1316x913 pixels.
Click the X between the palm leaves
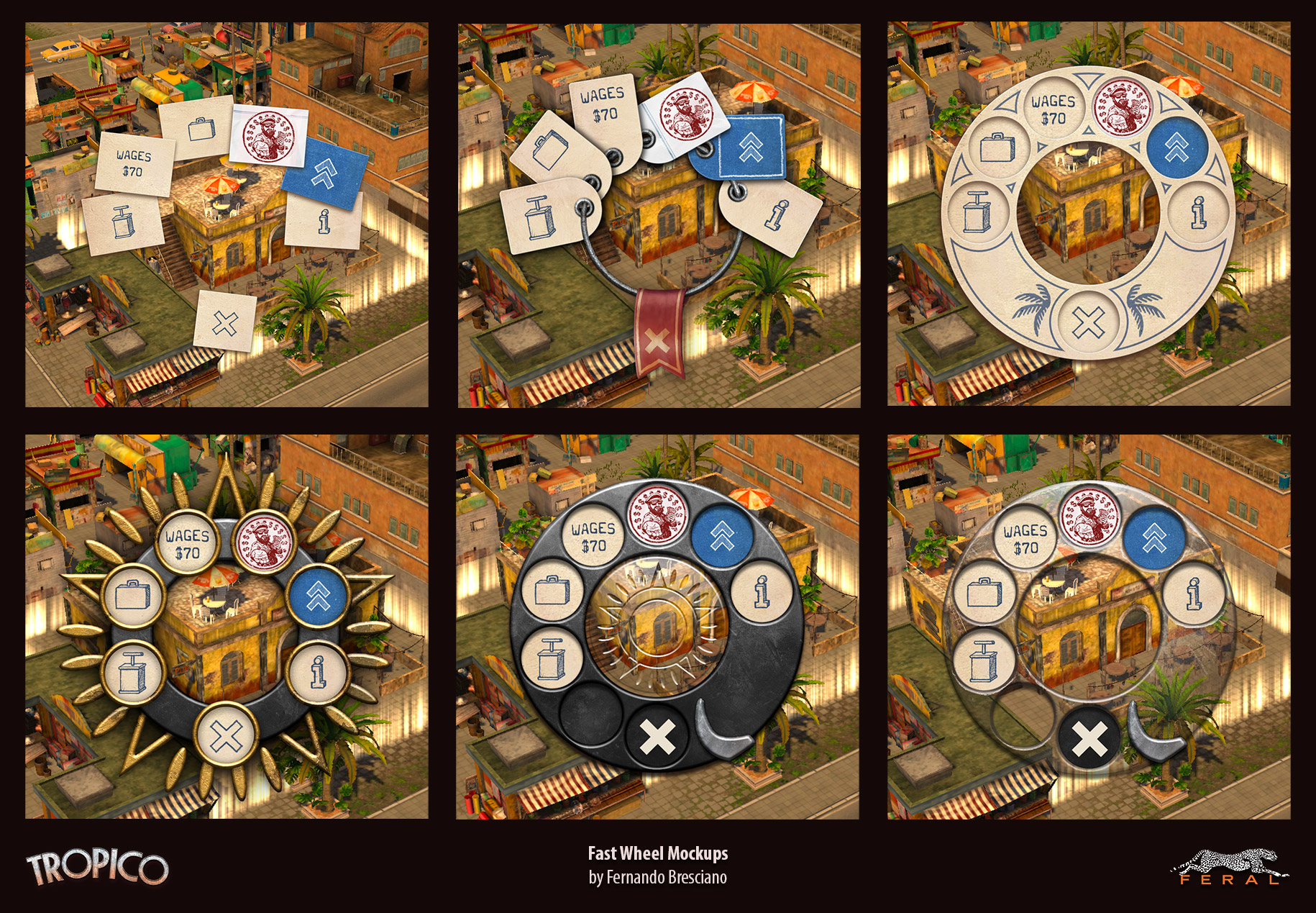(x=1087, y=322)
